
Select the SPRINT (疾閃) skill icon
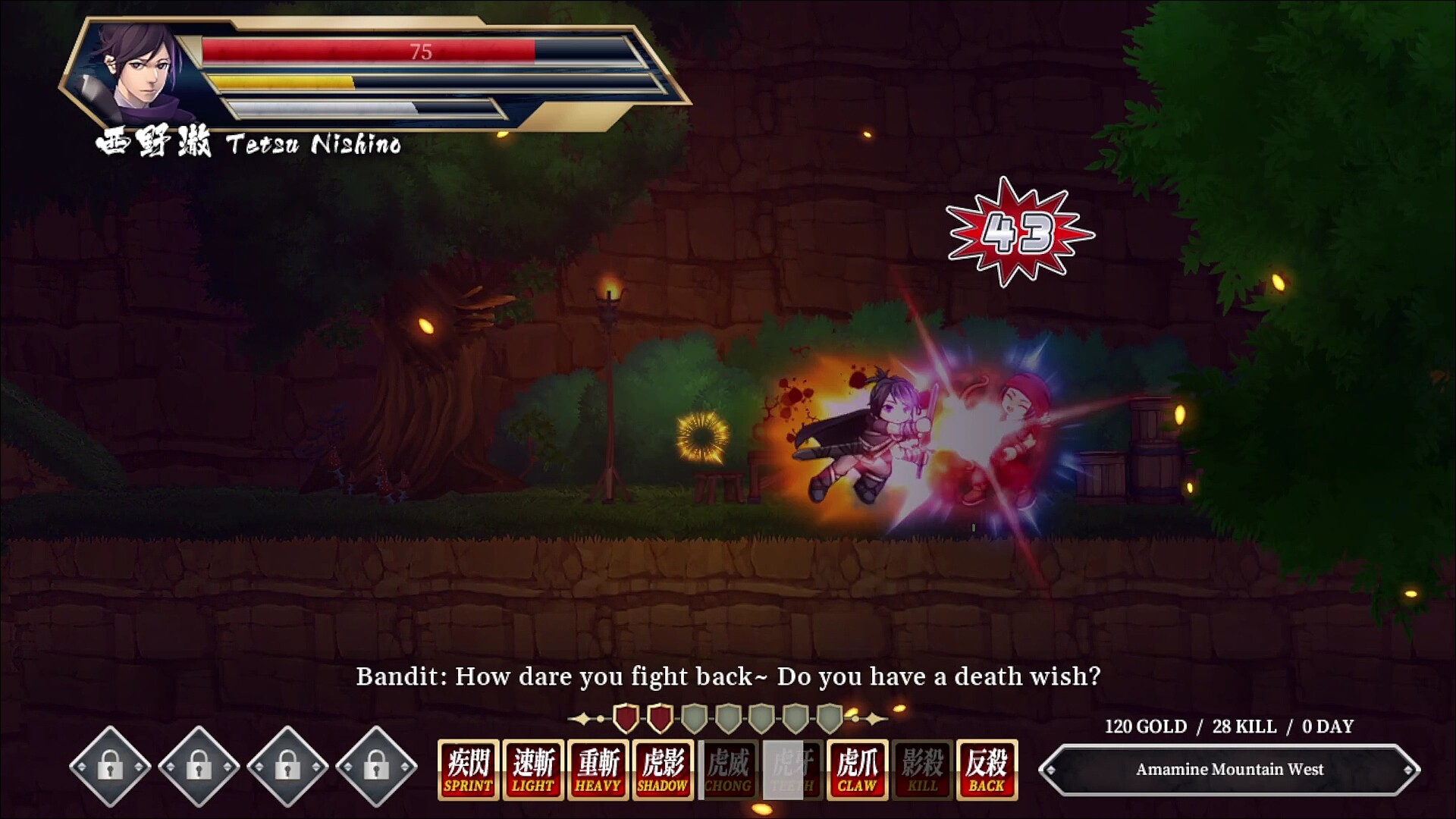tap(468, 769)
